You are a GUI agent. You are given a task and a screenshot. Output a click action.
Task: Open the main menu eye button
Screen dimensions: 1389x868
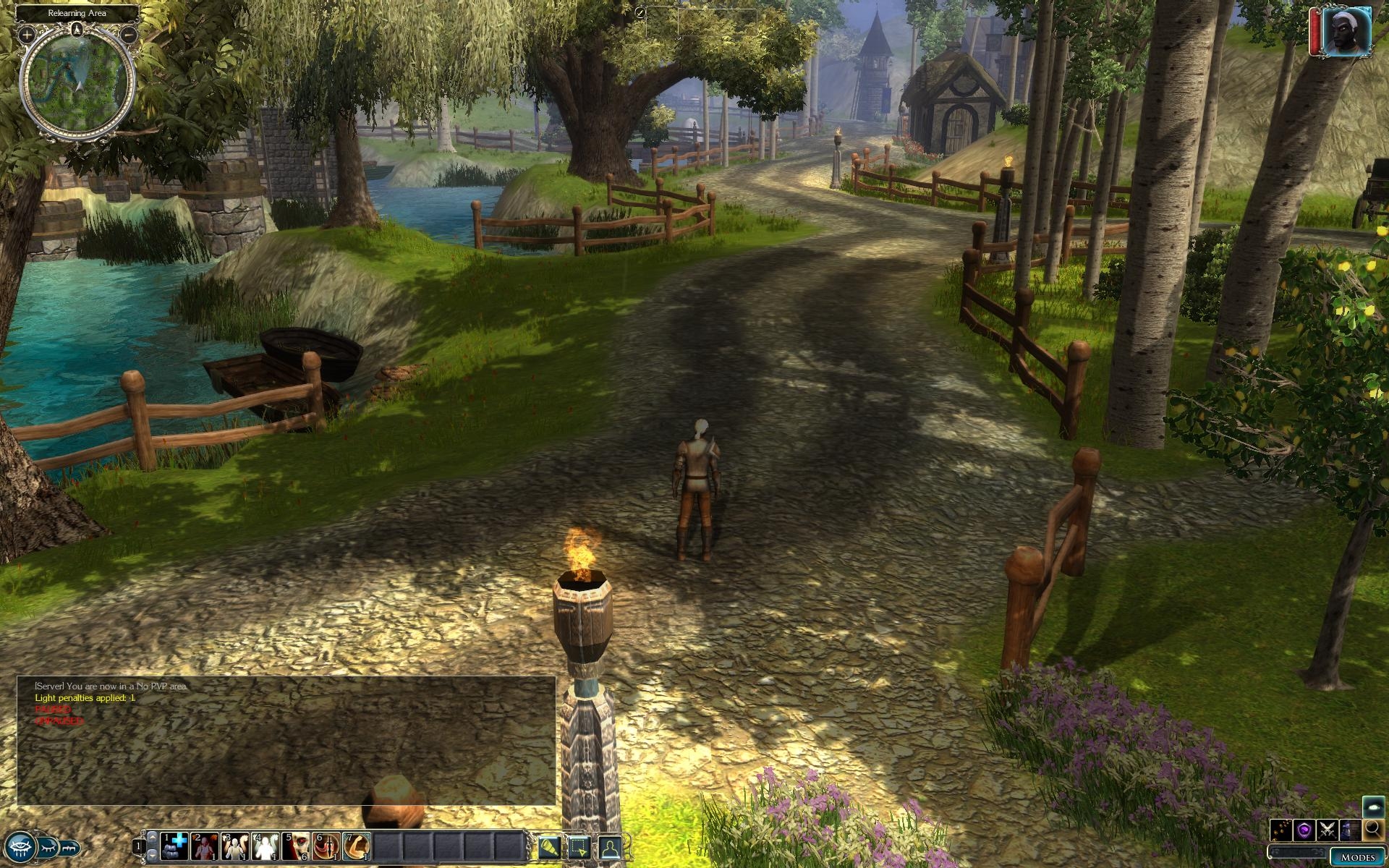tap(20, 846)
